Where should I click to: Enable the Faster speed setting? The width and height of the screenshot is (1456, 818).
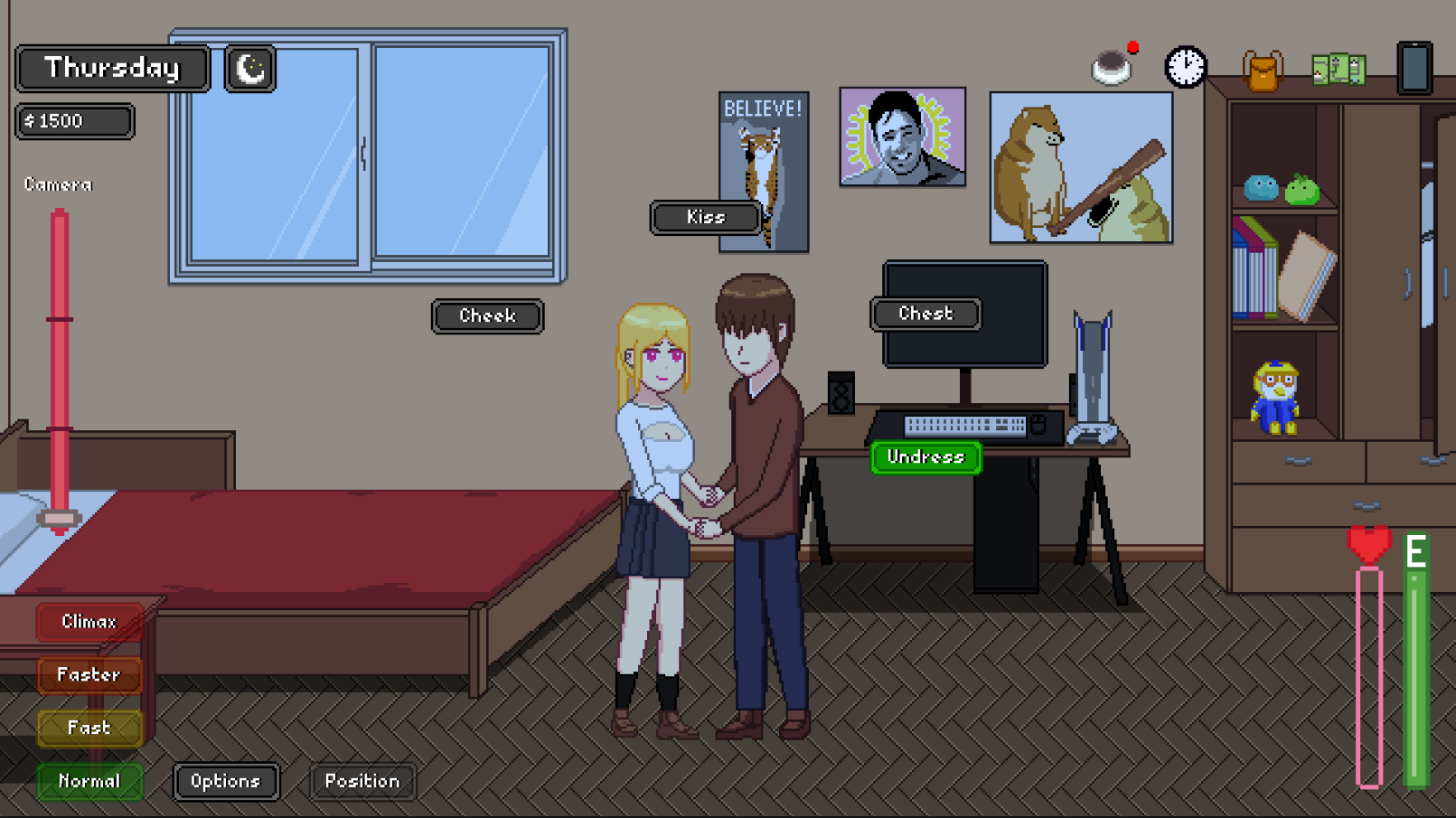pos(89,675)
